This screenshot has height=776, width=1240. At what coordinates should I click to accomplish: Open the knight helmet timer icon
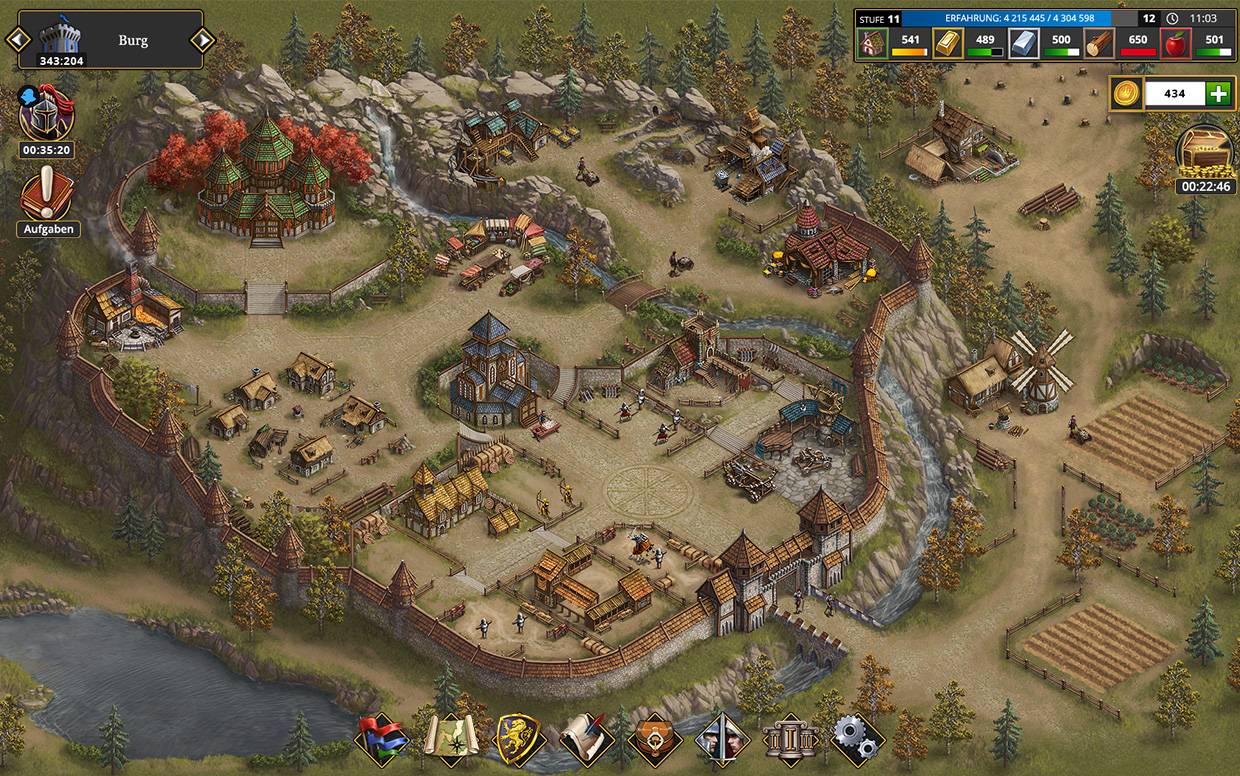click(46, 113)
